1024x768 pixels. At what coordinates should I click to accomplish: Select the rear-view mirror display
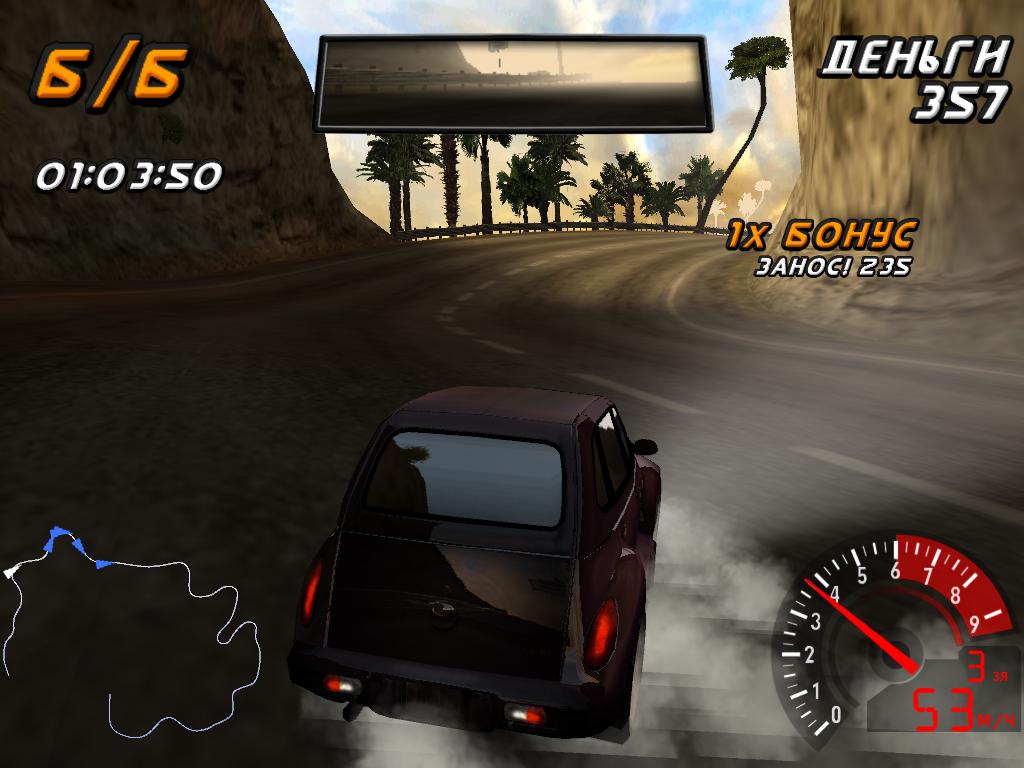click(512, 83)
